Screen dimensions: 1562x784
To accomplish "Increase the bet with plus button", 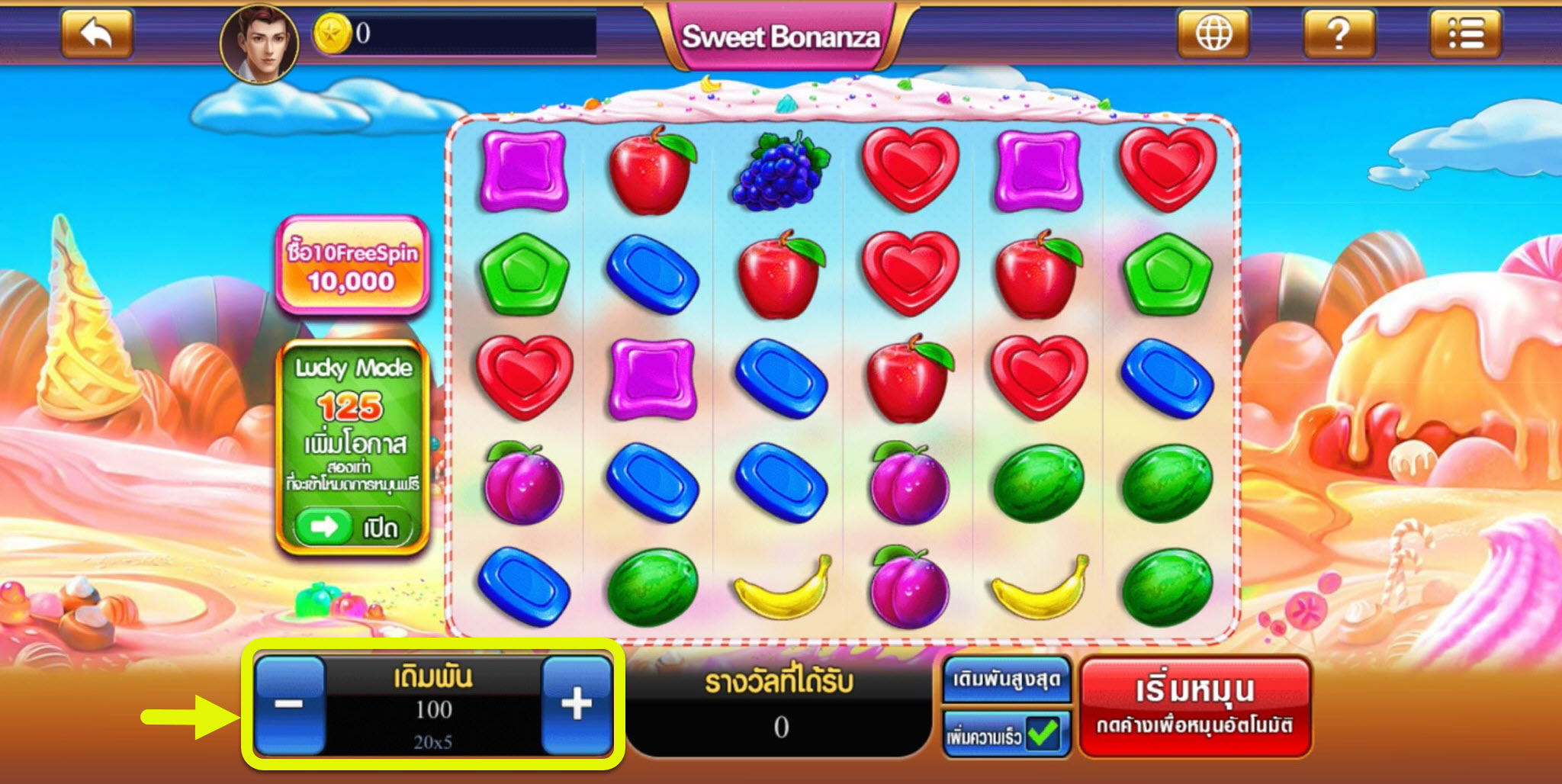I will tap(577, 704).
